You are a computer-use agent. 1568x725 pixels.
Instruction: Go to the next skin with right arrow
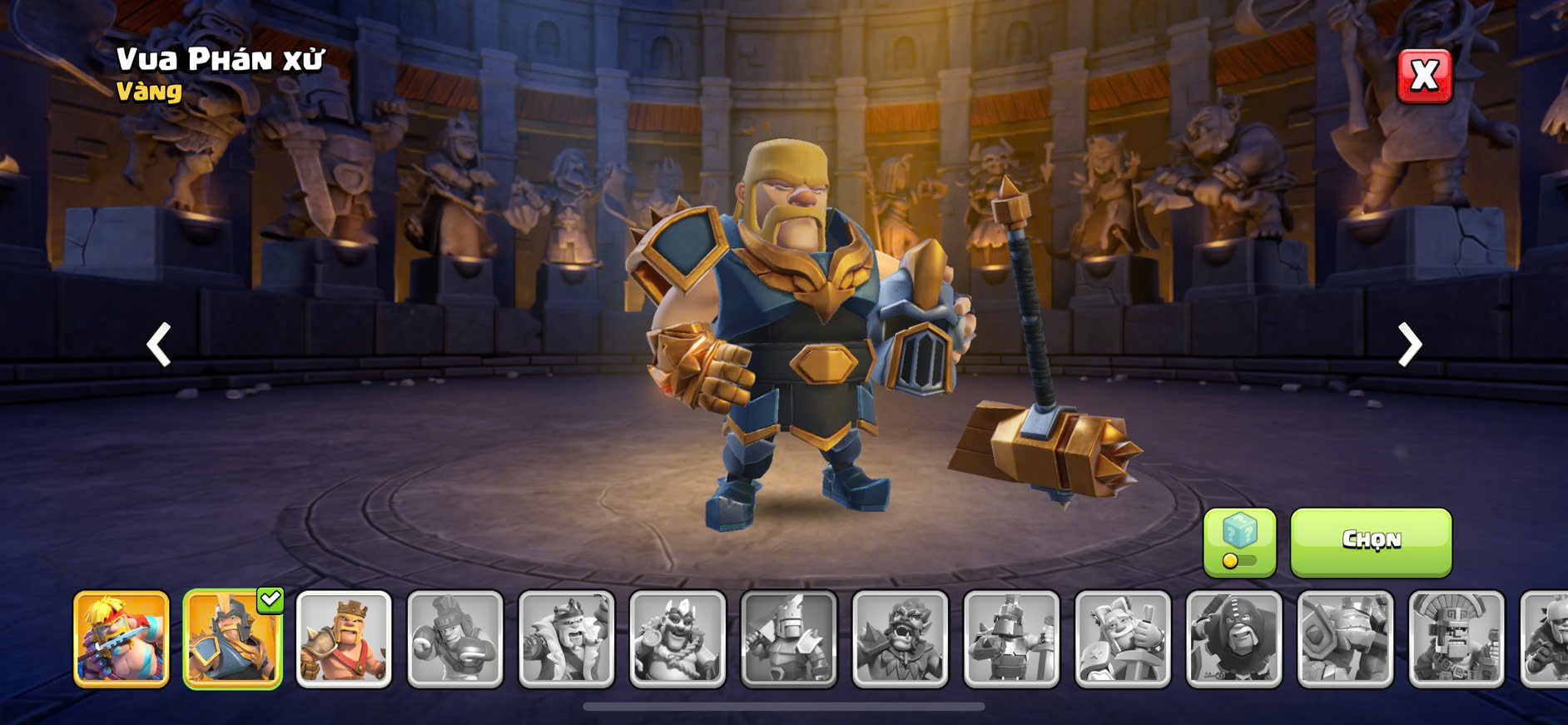1409,344
